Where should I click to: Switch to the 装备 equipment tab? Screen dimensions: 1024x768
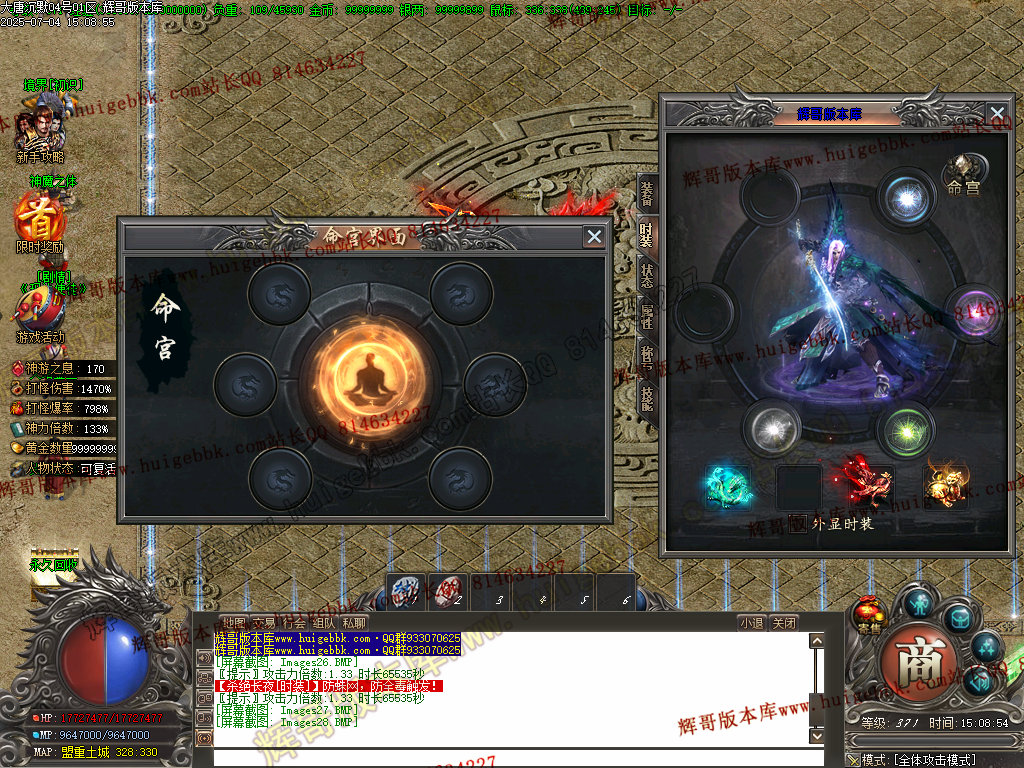(647, 194)
